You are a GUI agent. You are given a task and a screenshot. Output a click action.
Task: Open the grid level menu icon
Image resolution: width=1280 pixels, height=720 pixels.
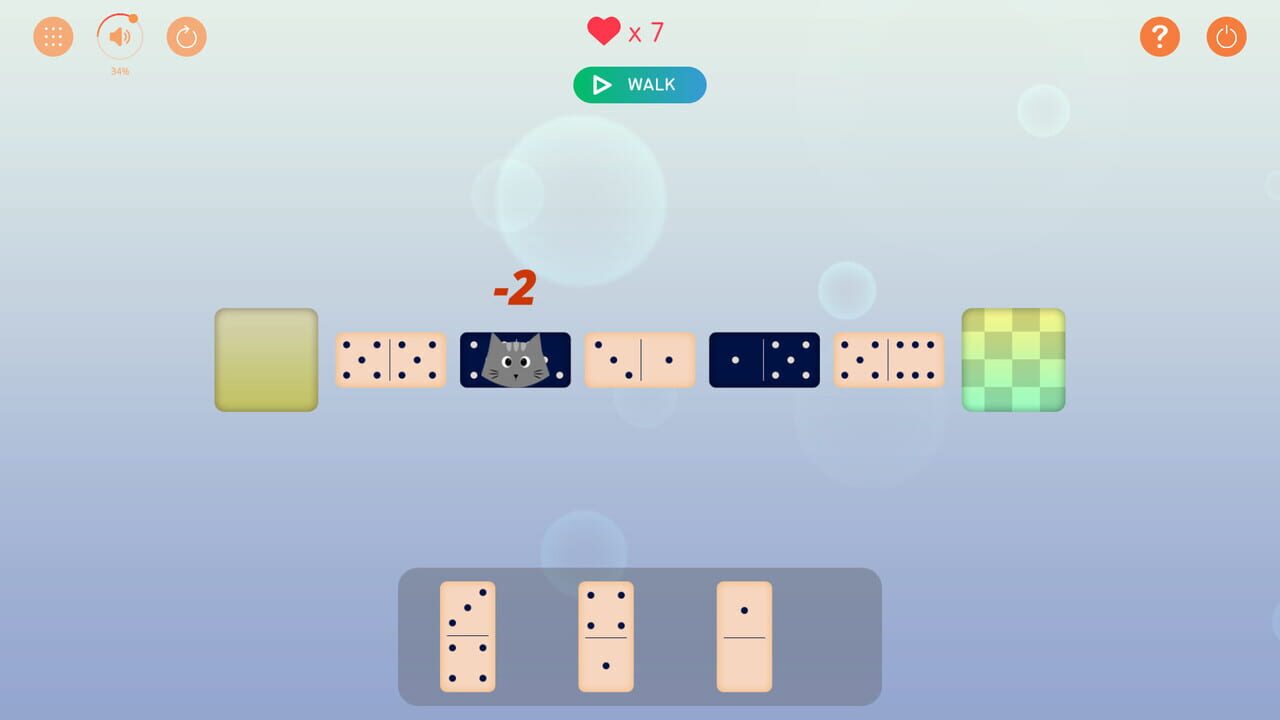point(53,36)
